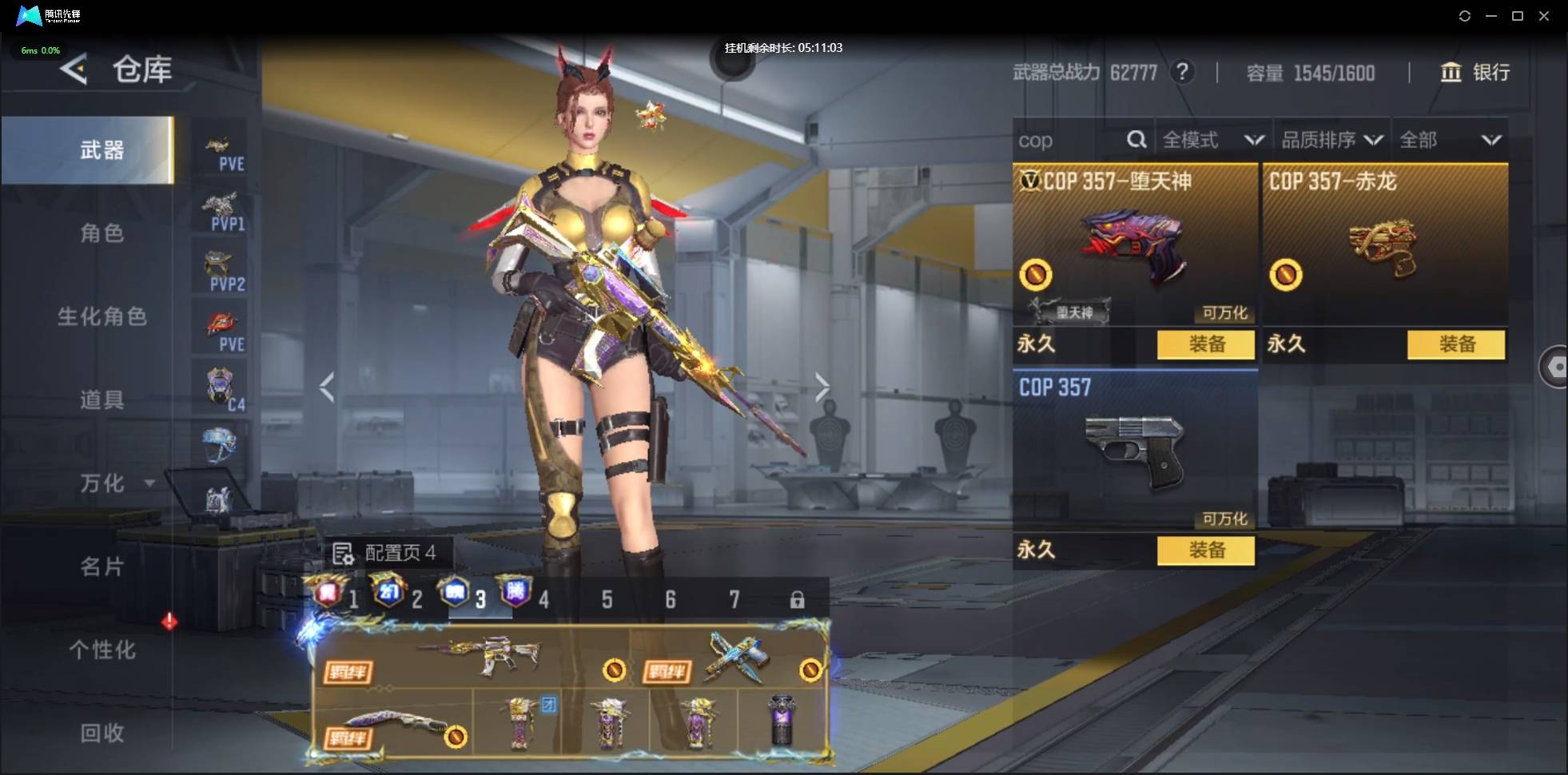Open the 全模式 mode filter dropdown
This screenshot has width=1568, height=775.
click(1212, 141)
